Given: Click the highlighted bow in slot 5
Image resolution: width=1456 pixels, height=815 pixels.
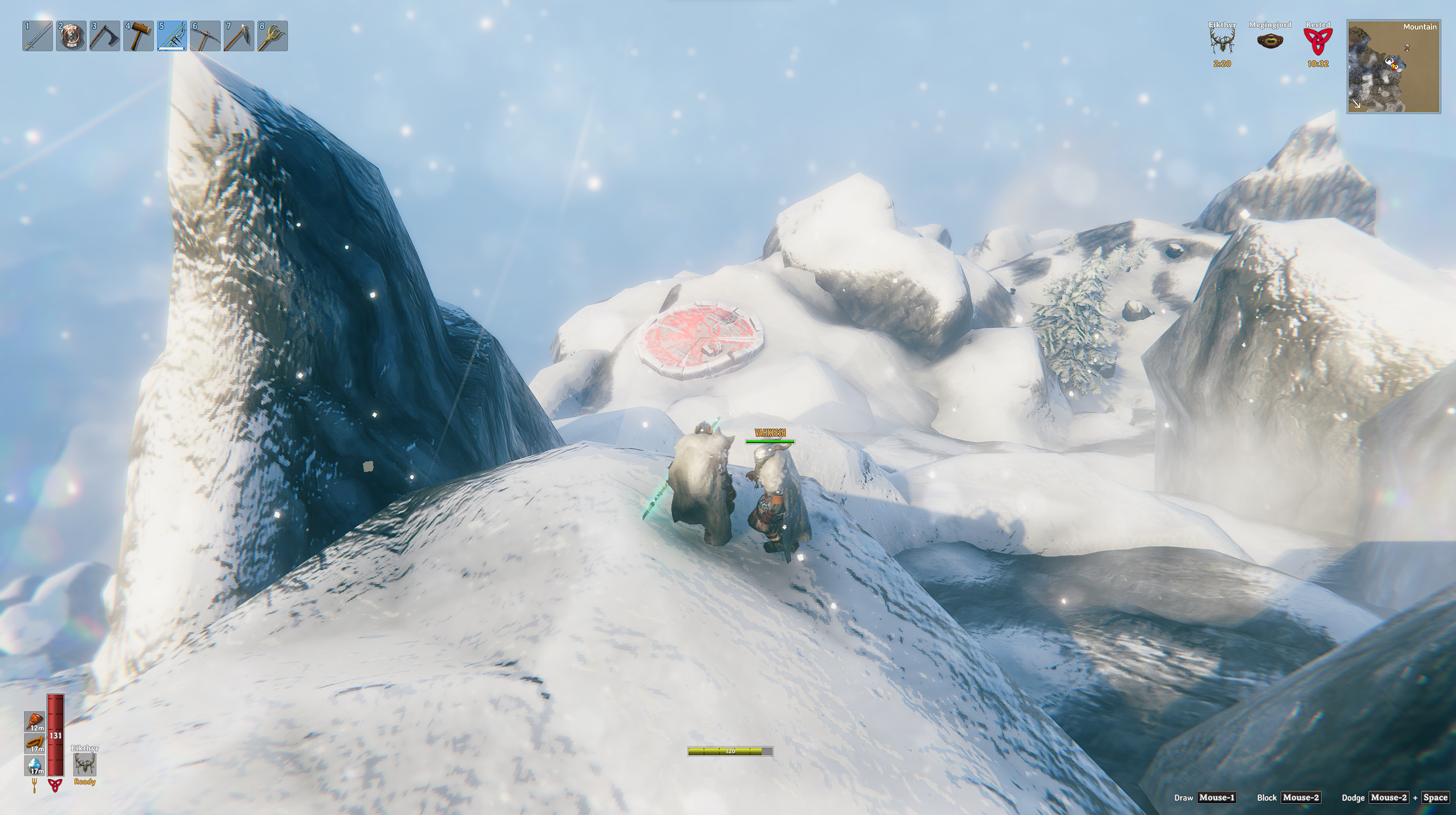Looking at the screenshot, I should click(x=172, y=36).
